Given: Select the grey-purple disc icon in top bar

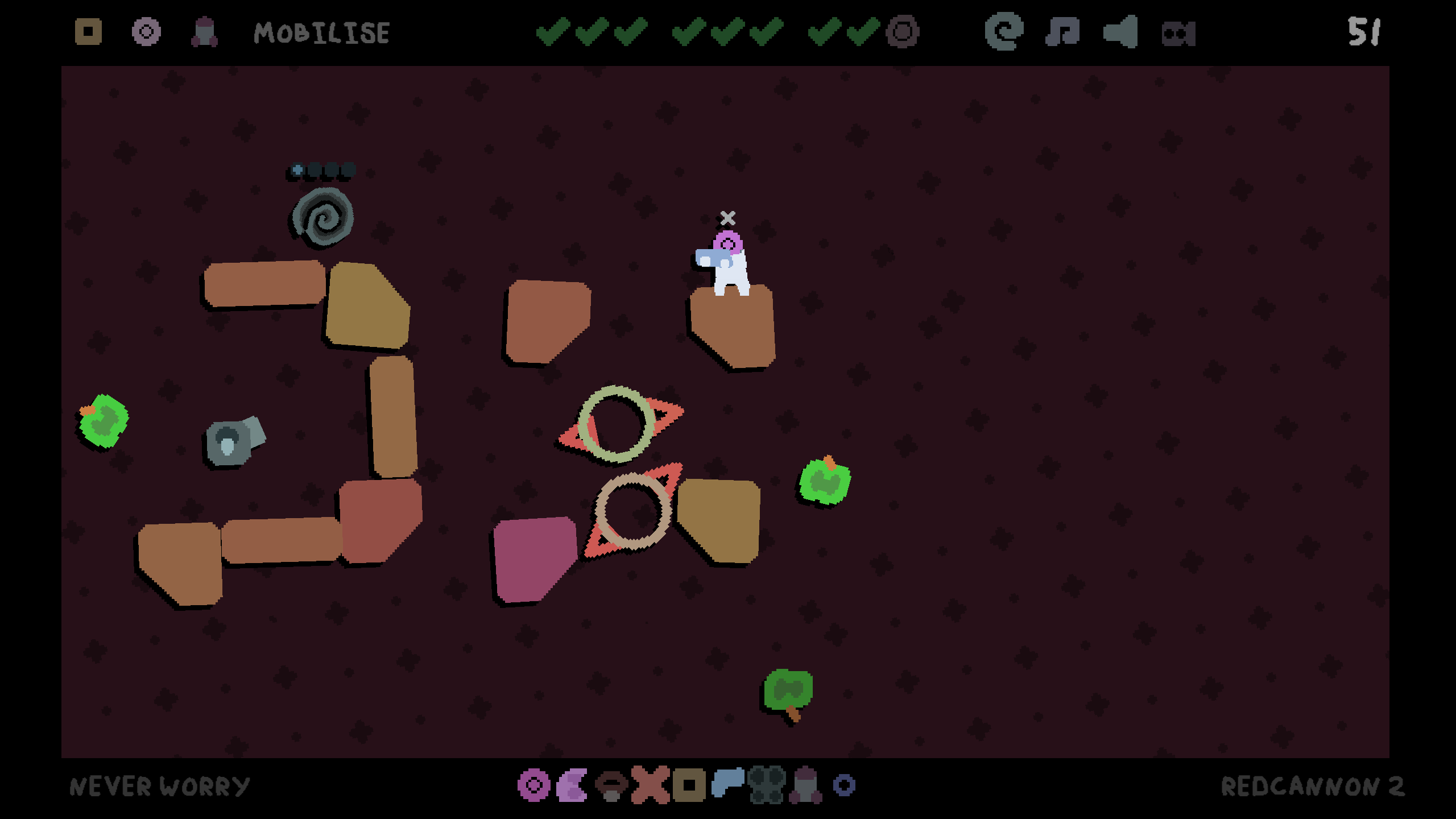Looking at the screenshot, I should tap(146, 32).
